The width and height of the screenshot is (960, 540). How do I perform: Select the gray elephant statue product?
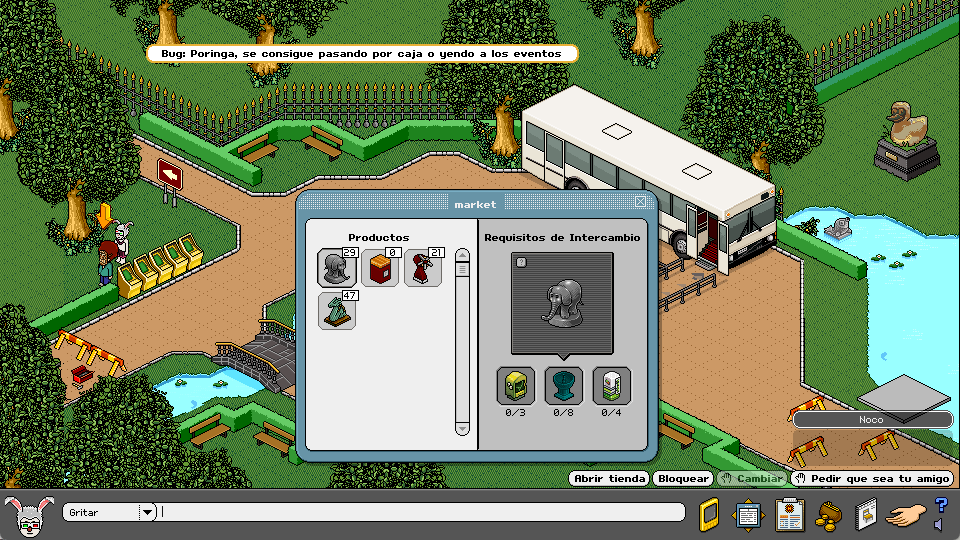click(x=337, y=268)
